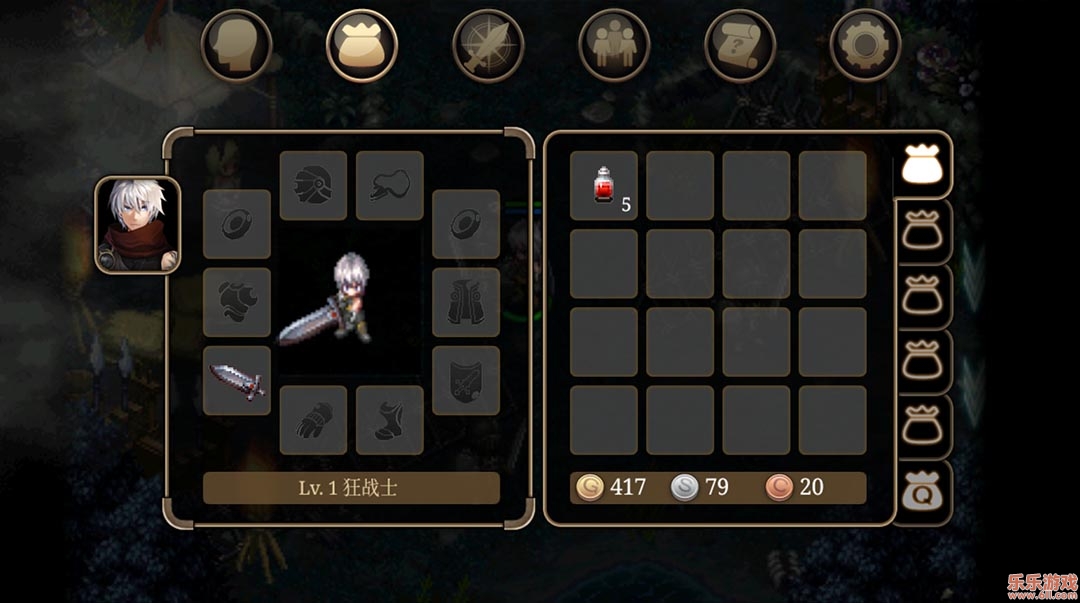Image resolution: width=1080 pixels, height=603 pixels.
Task: Open the party members menu
Action: click(614, 45)
